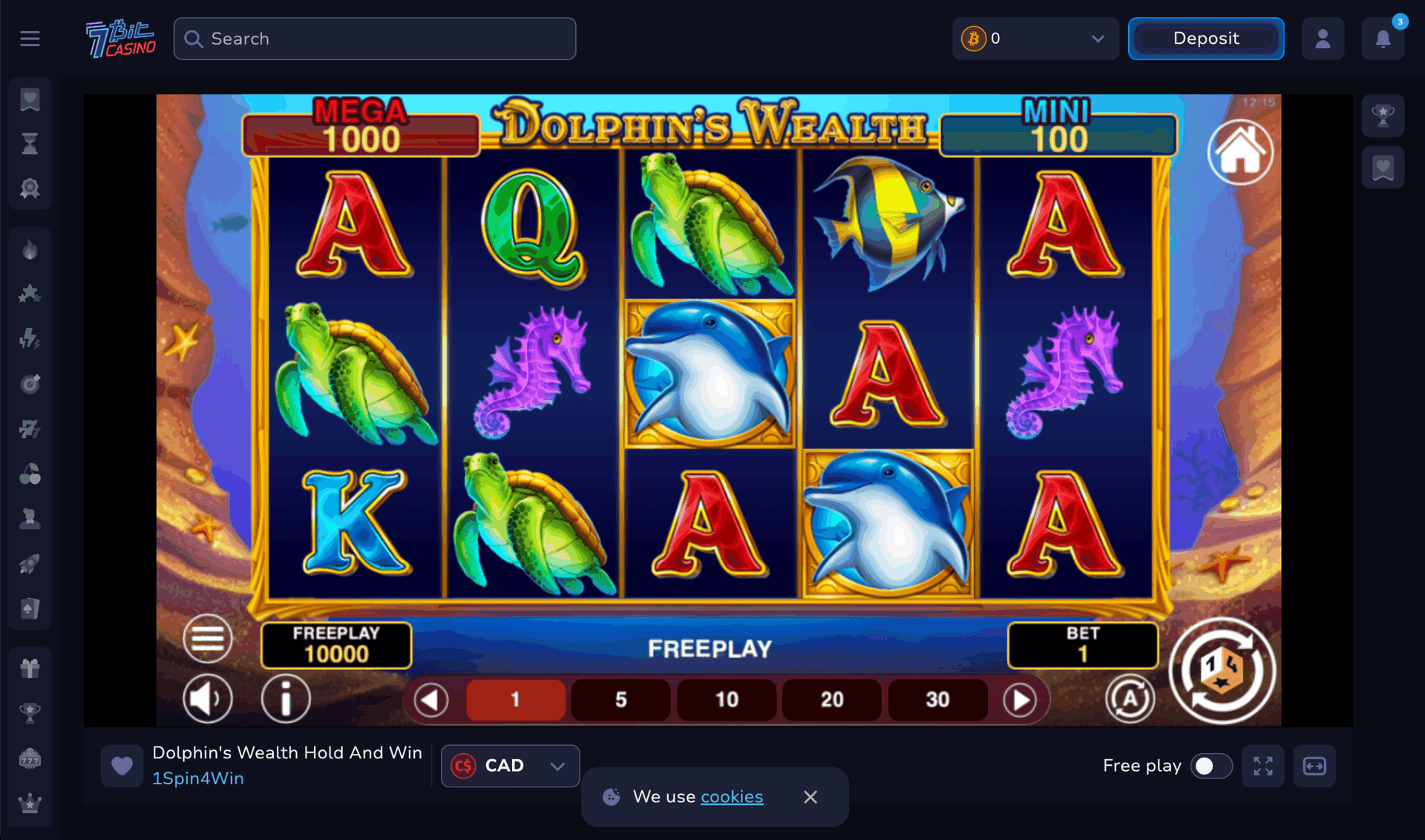Open the in-game hamburger options menu
Image resolution: width=1425 pixels, height=840 pixels.
[x=207, y=639]
